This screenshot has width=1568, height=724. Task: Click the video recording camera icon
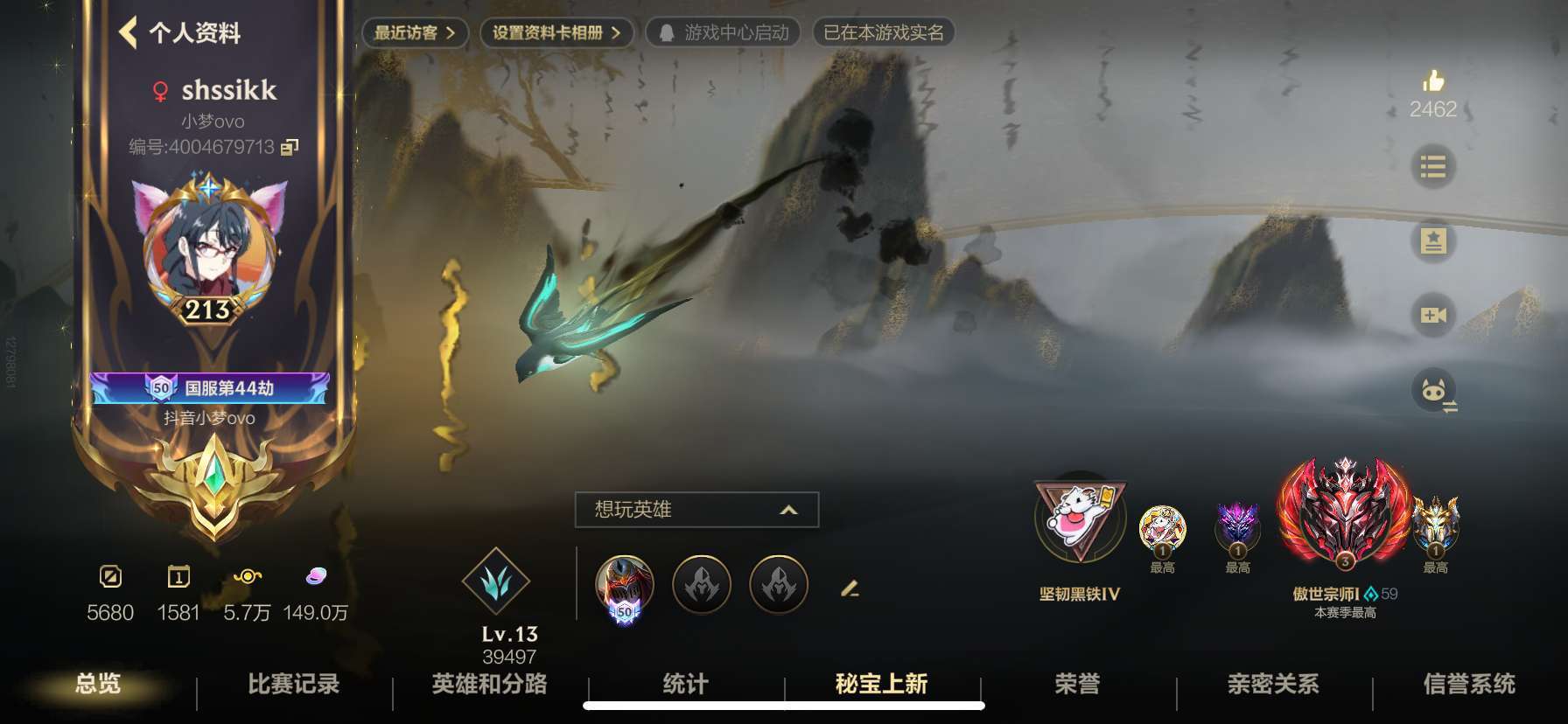click(x=1432, y=315)
